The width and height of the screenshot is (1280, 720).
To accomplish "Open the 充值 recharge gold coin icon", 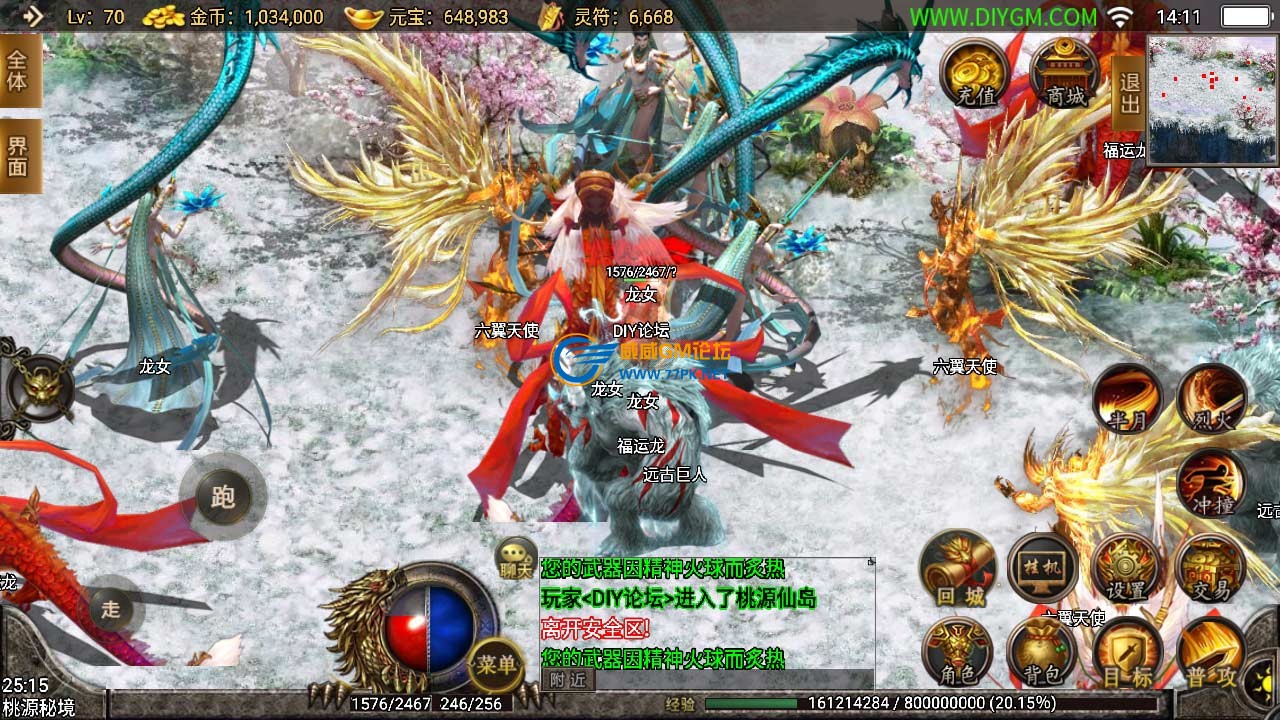I will (x=974, y=73).
